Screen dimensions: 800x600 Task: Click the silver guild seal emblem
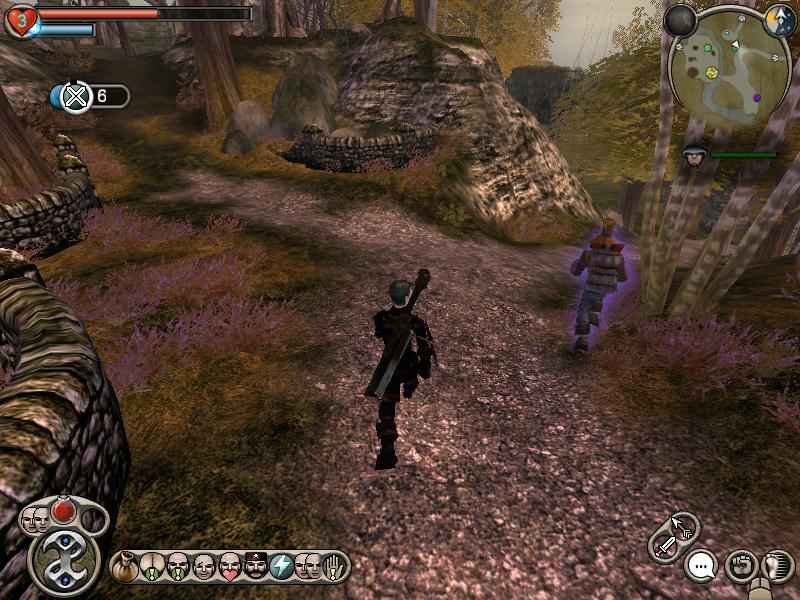click(x=64, y=562)
